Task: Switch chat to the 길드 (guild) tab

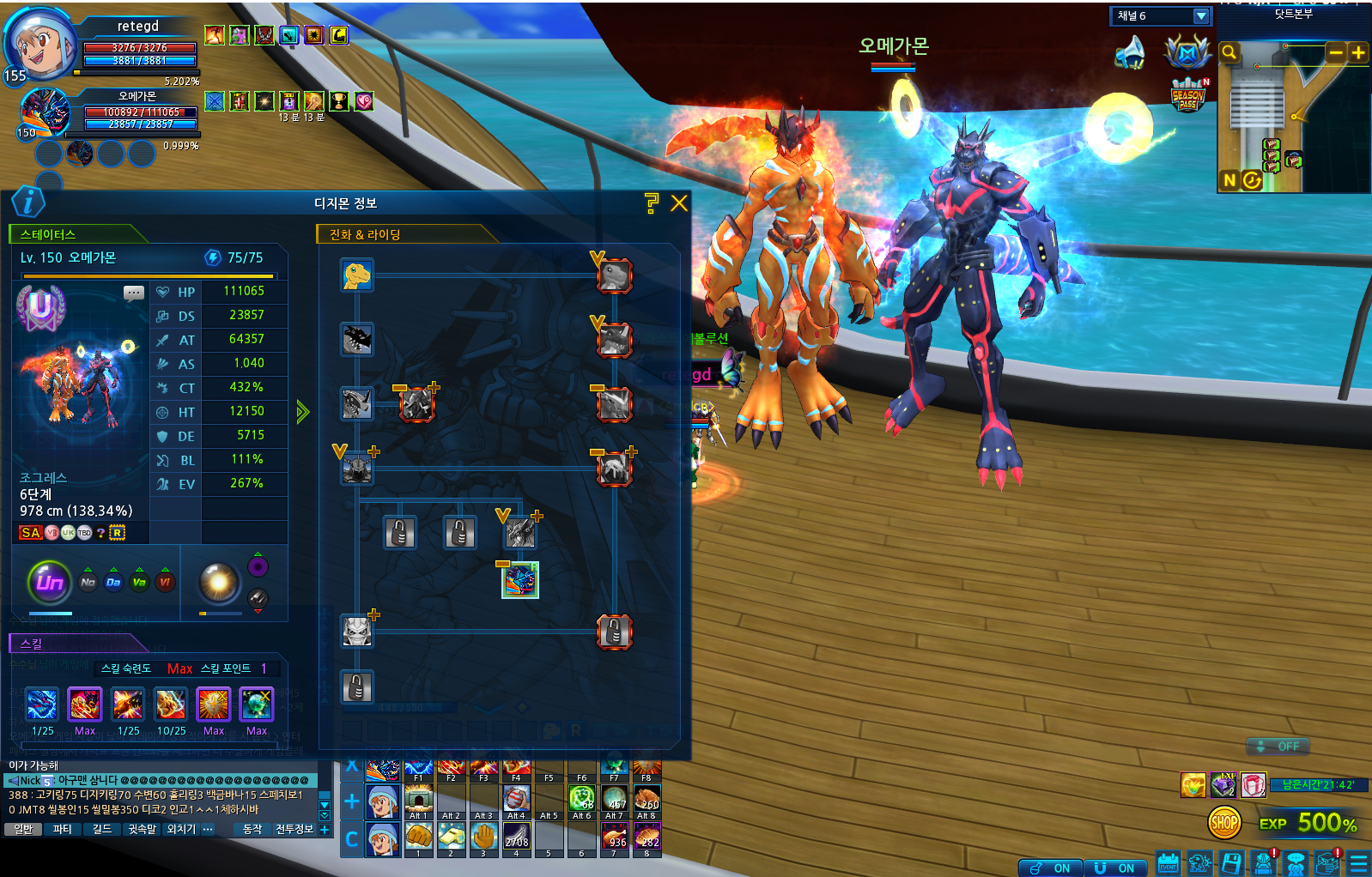Action: (102, 829)
